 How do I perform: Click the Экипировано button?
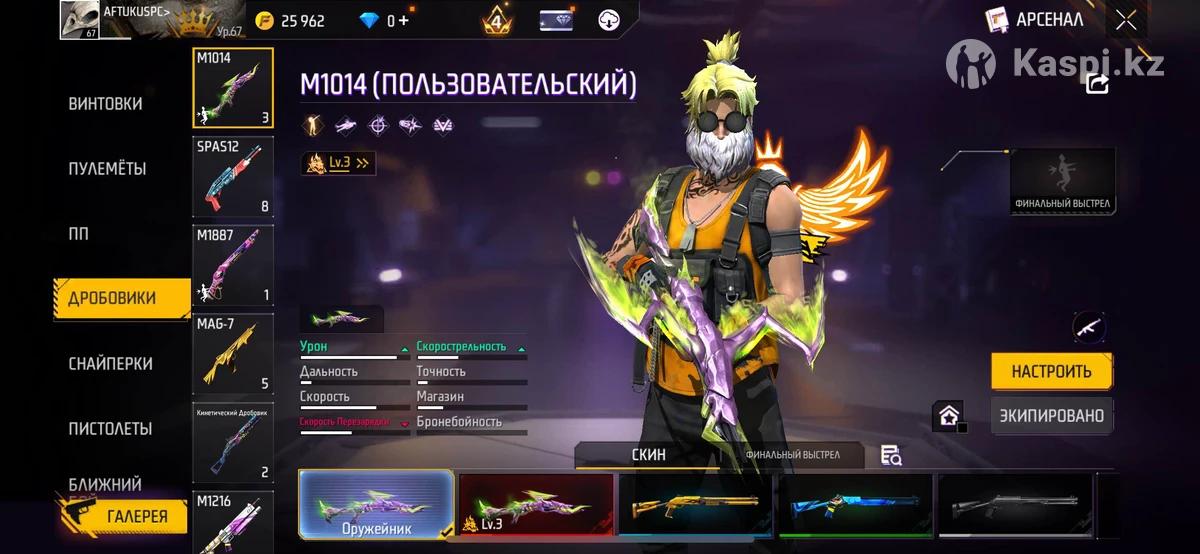1051,416
